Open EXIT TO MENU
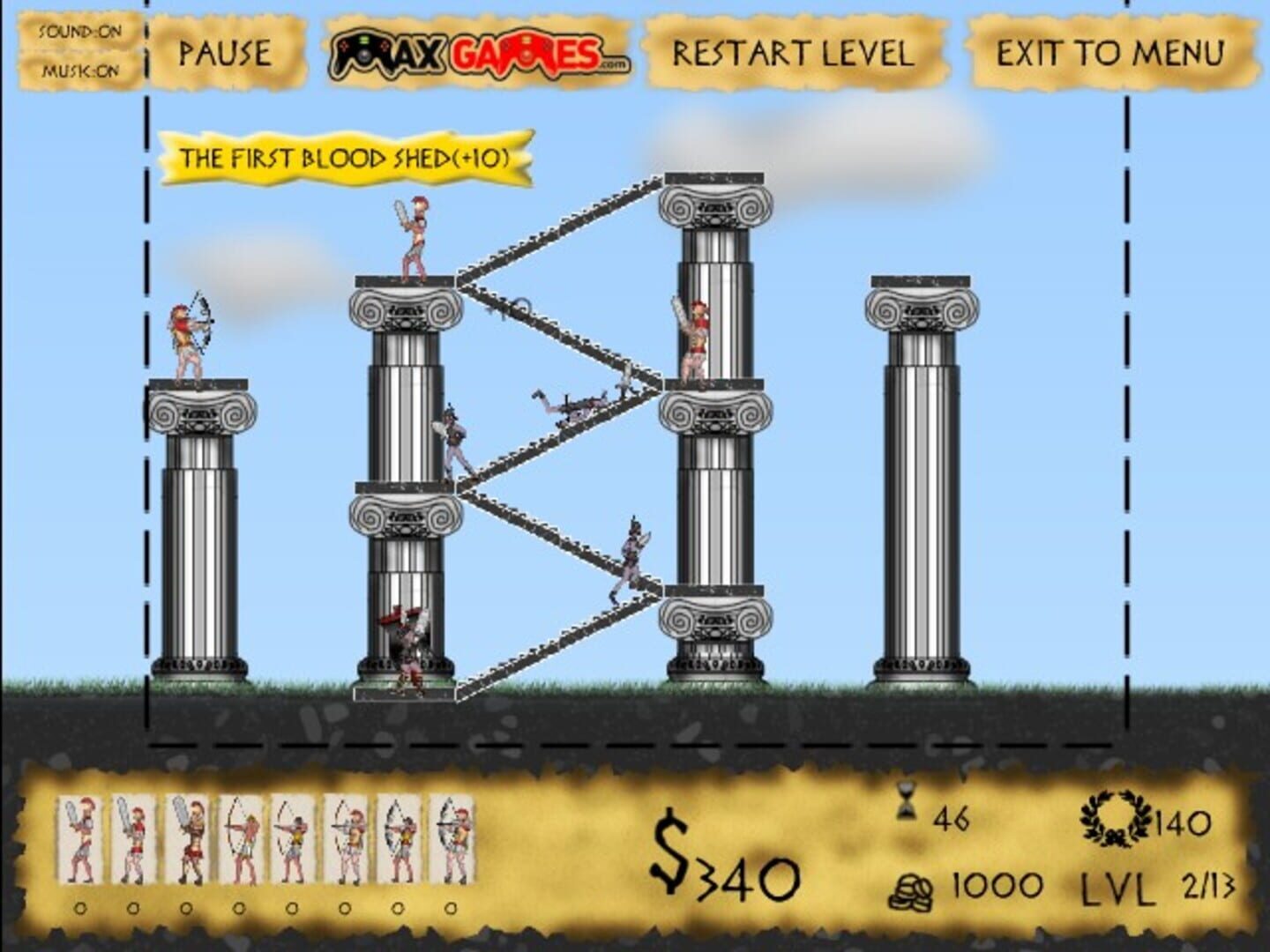 pyautogui.click(x=1109, y=51)
